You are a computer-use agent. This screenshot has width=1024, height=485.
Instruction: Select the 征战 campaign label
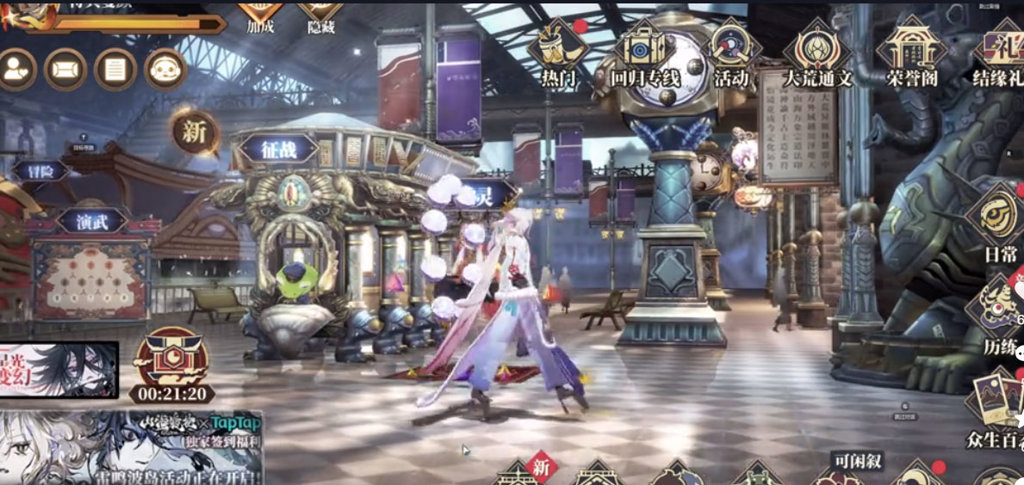click(276, 150)
